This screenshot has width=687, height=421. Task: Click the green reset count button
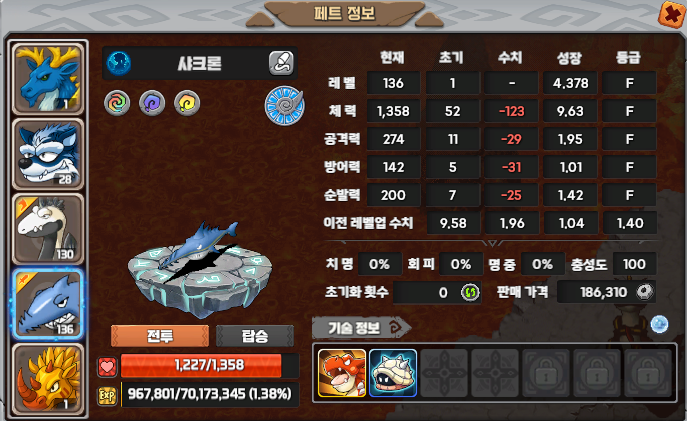coord(468,292)
